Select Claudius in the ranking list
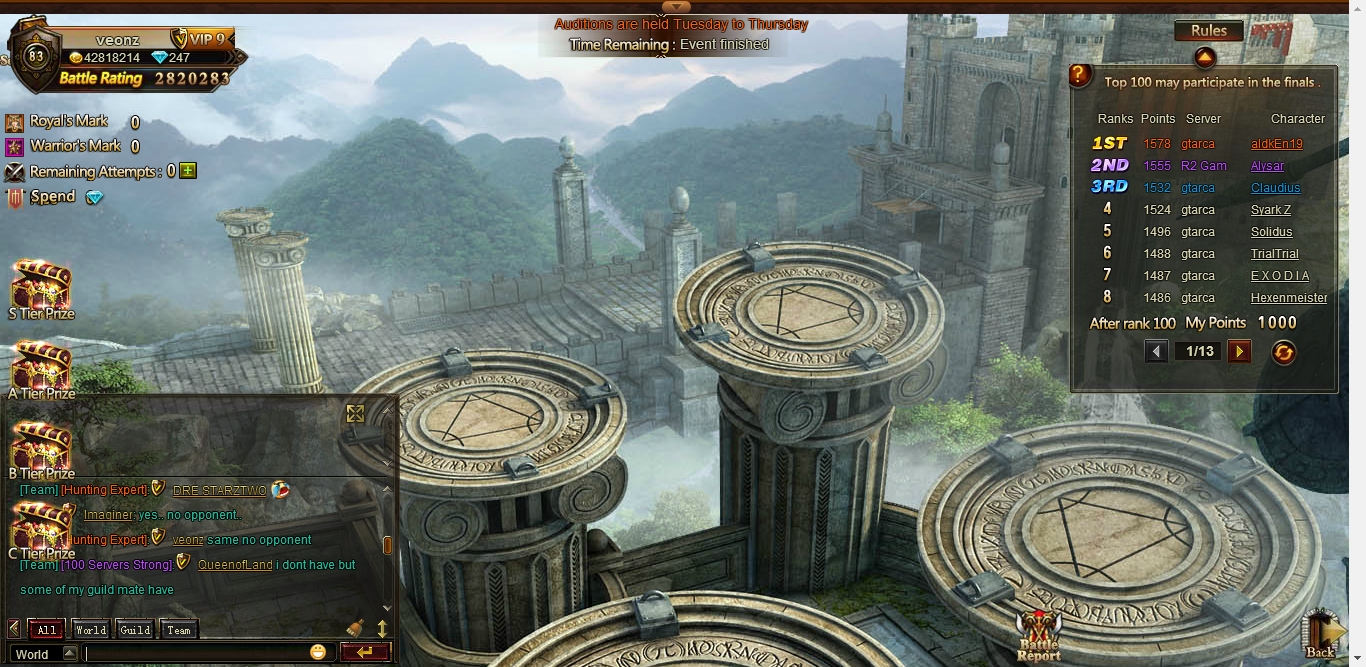The height and width of the screenshot is (667, 1366). (x=1275, y=188)
